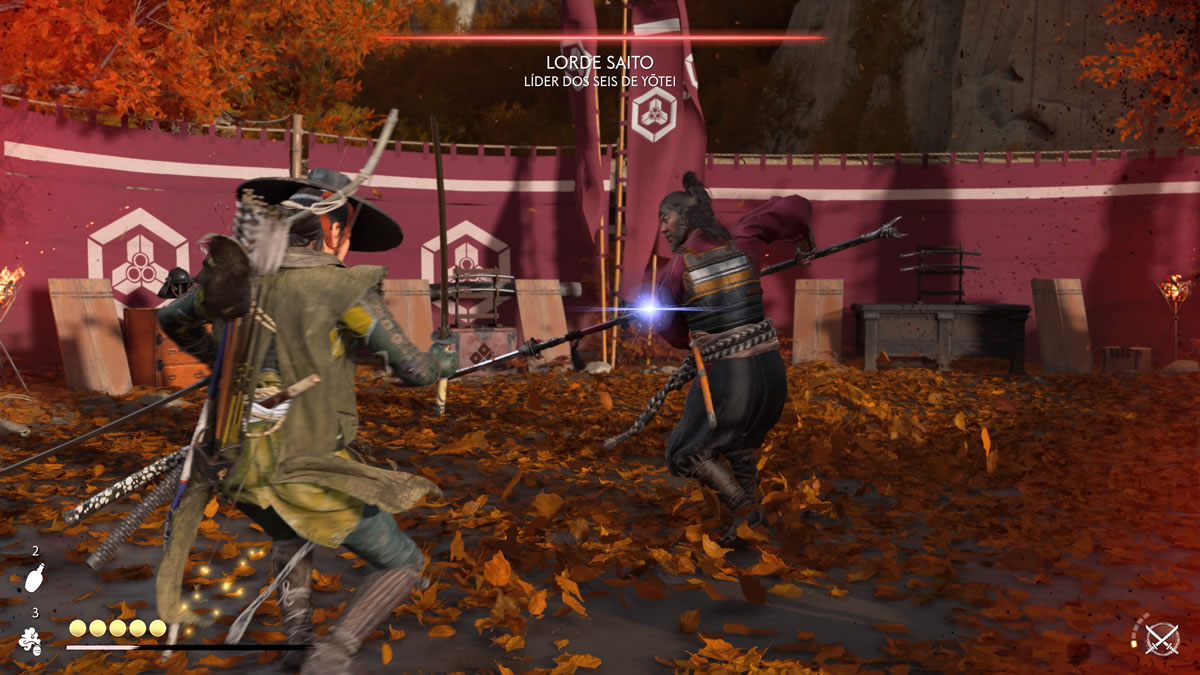Screen dimensions: 1200x675
Task: Use the smoke bomb quick item icon
Action: pos(32,640)
